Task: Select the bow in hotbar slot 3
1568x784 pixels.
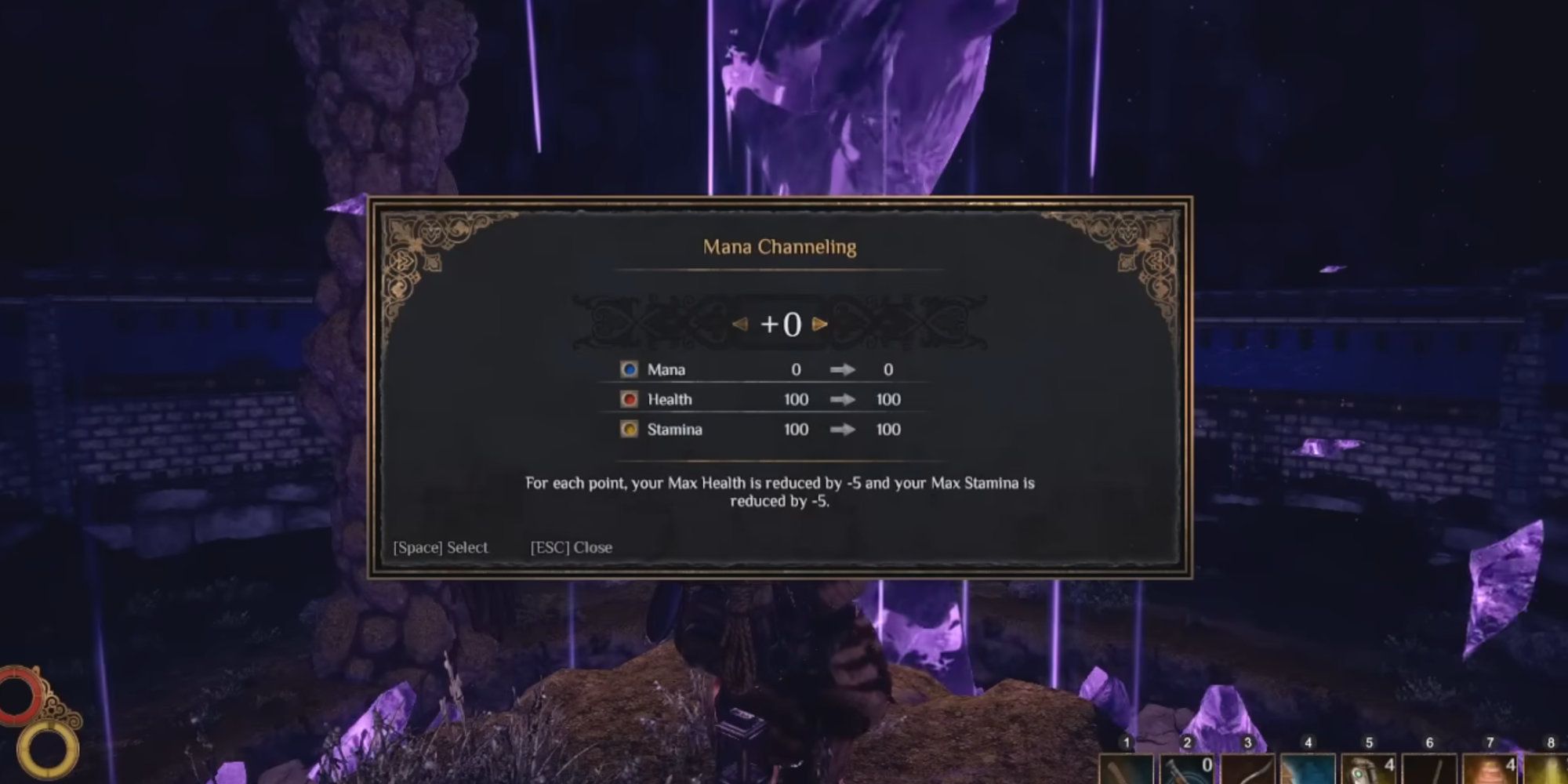Action: click(x=1247, y=770)
